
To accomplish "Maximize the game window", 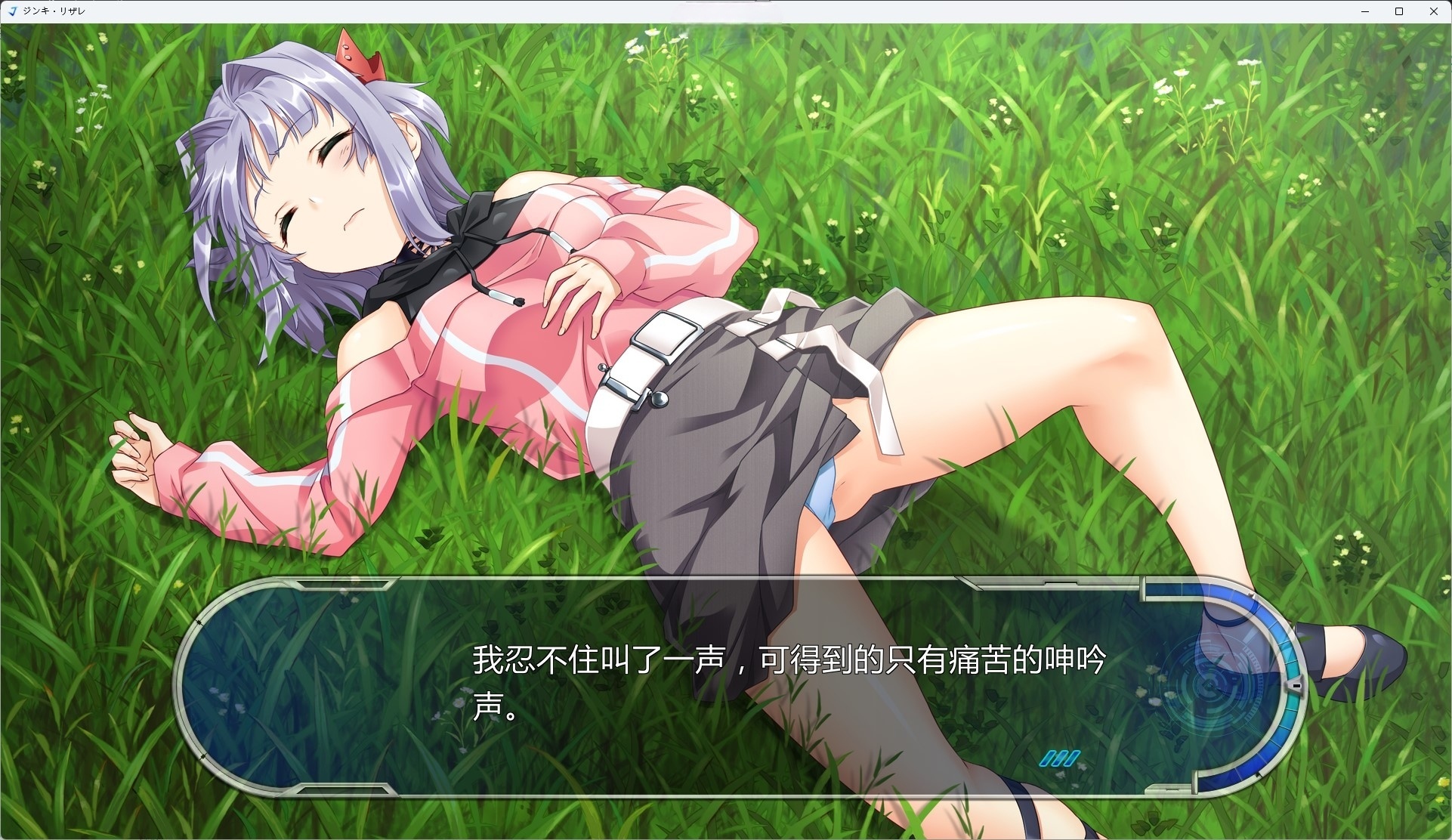I will [1399, 11].
